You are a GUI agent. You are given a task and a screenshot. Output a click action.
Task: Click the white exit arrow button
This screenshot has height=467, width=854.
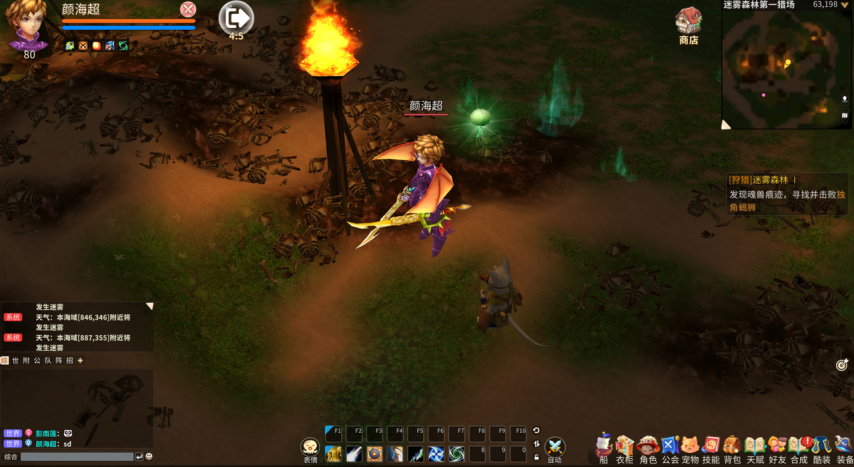pyautogui.click(x=236, y=17)
